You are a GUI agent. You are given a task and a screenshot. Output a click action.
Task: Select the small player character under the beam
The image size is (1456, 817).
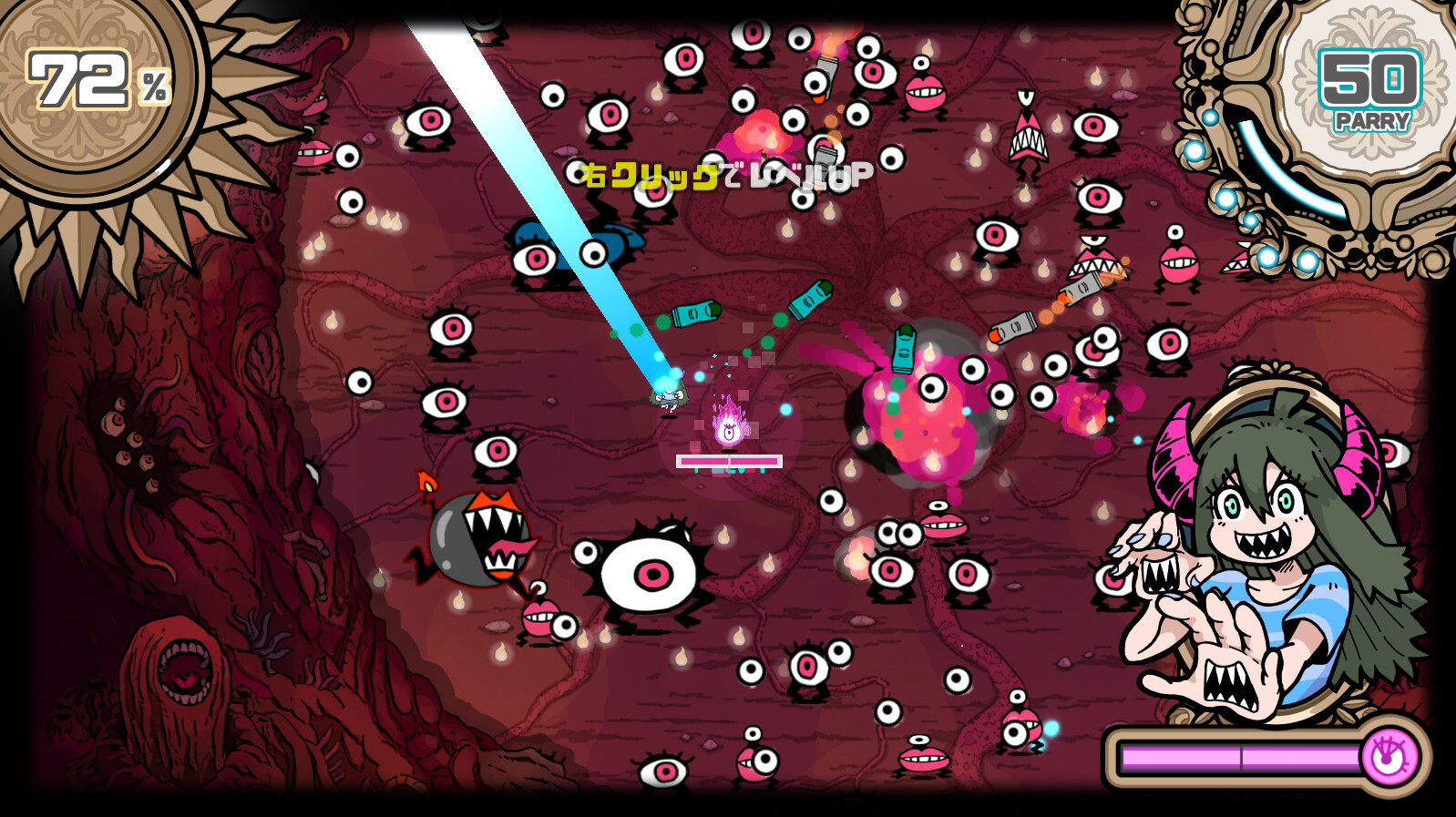click(x=668, y=398)
